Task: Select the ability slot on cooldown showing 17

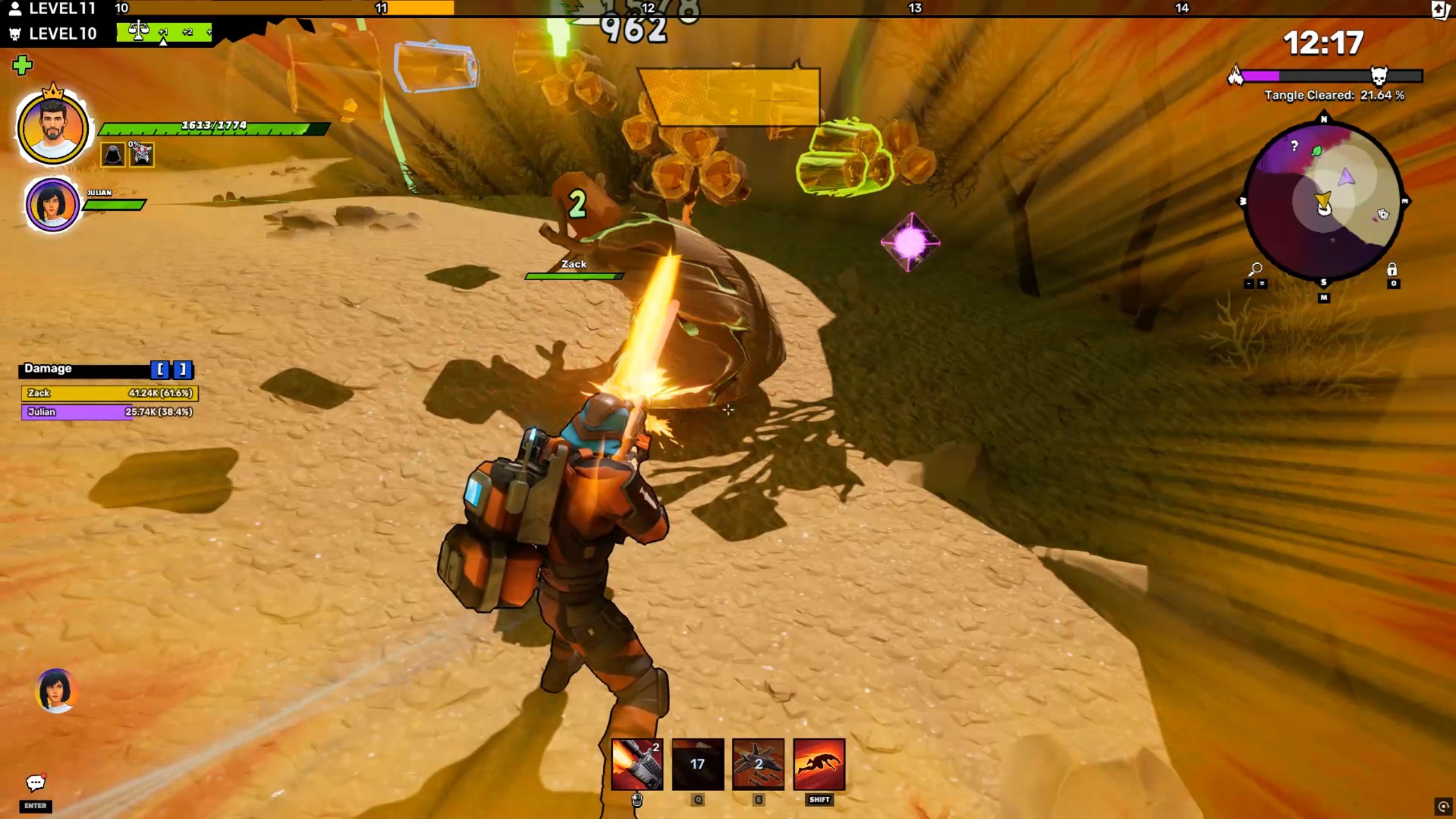Action: [x=698, y=764]
